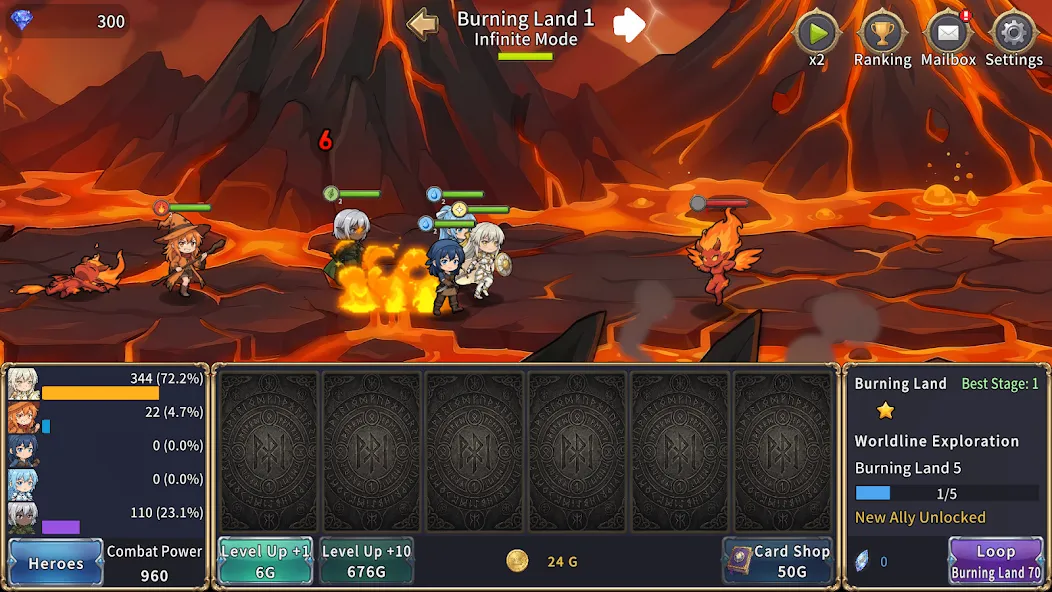Click the blue gem currency icon
The height and width of the screenshot is (592, 1052).
pyautogui.click(x=21, y=20)
